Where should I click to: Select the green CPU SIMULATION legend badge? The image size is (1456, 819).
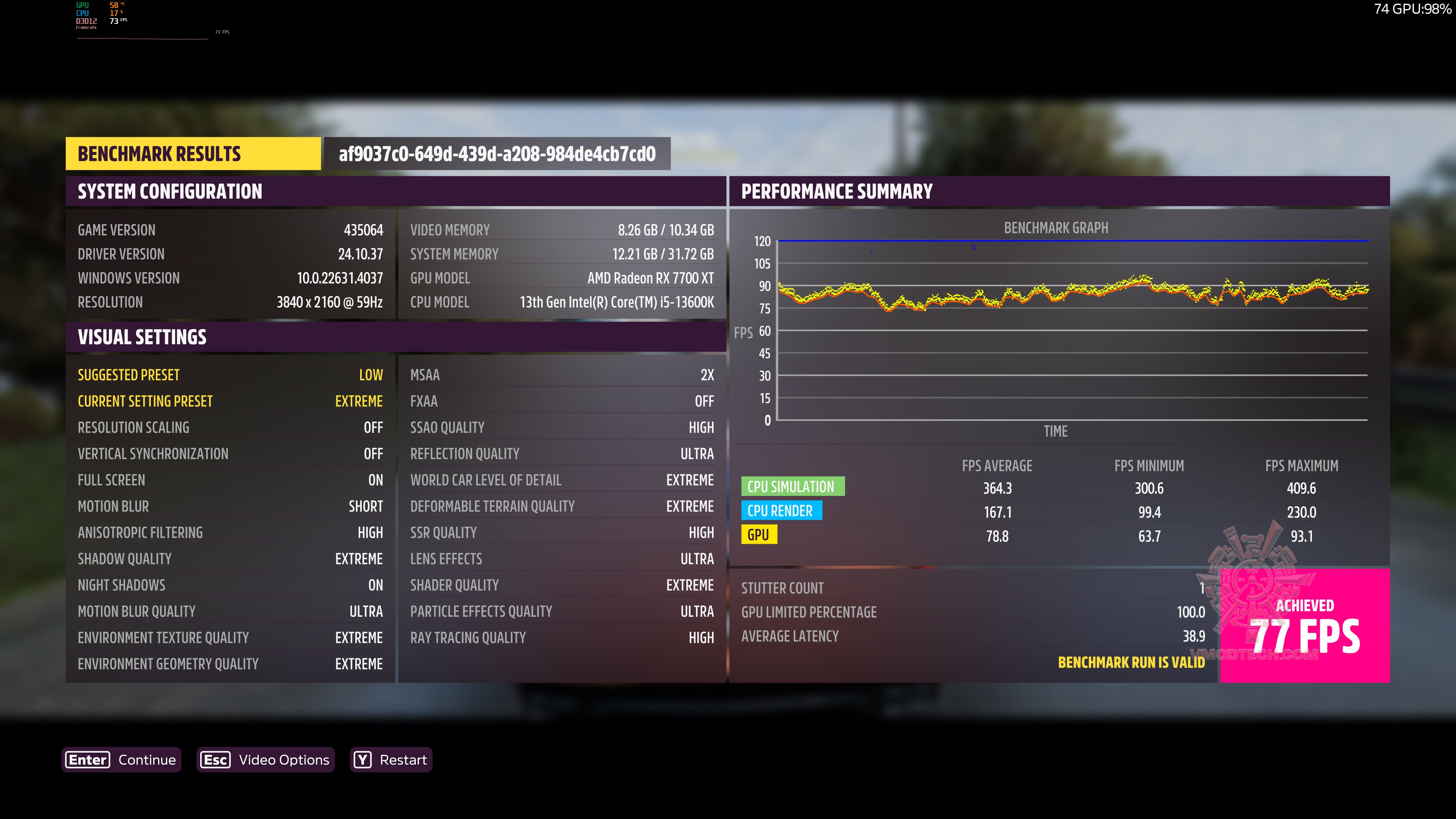792,486
